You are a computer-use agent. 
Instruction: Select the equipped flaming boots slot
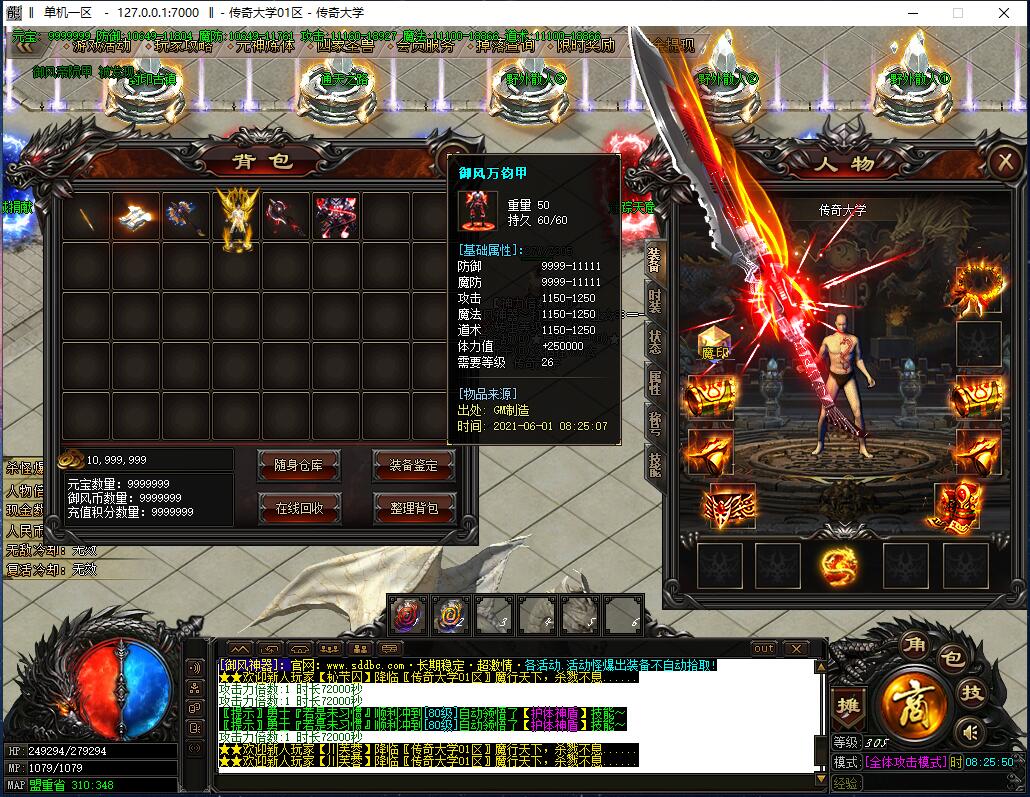[956, 506]
